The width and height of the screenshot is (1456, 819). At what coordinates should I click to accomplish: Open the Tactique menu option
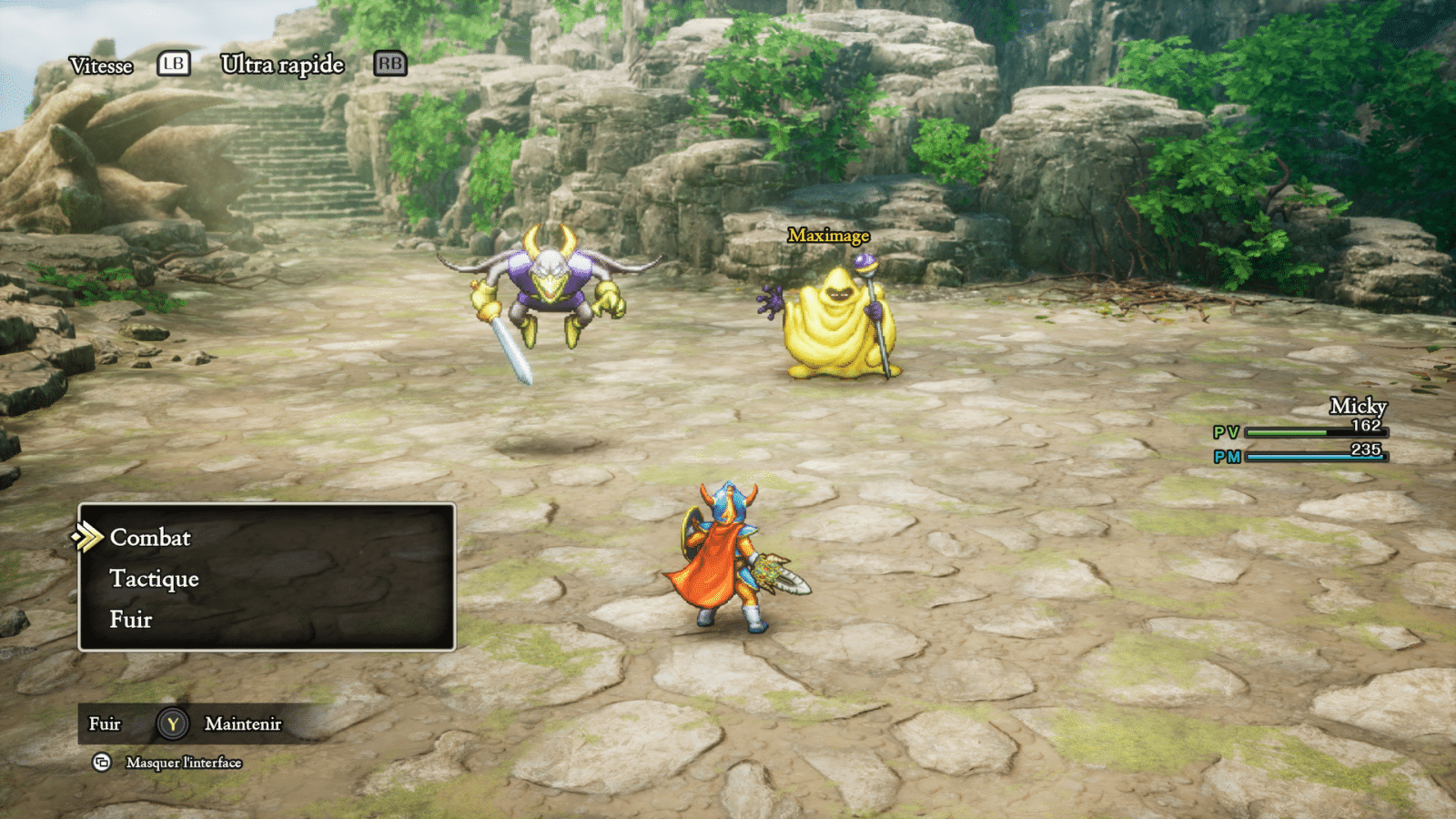point(154,579)
